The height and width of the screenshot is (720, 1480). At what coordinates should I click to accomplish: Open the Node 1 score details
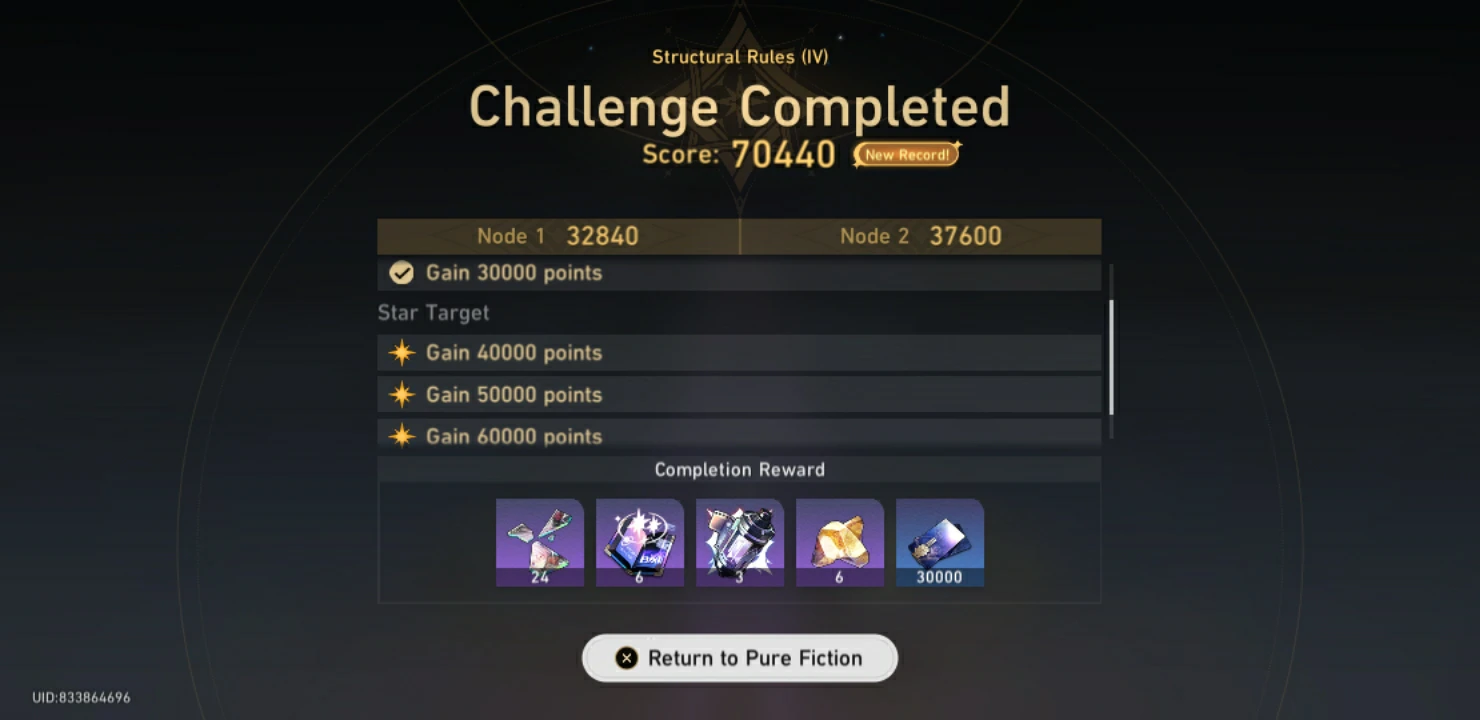(557, 236)
